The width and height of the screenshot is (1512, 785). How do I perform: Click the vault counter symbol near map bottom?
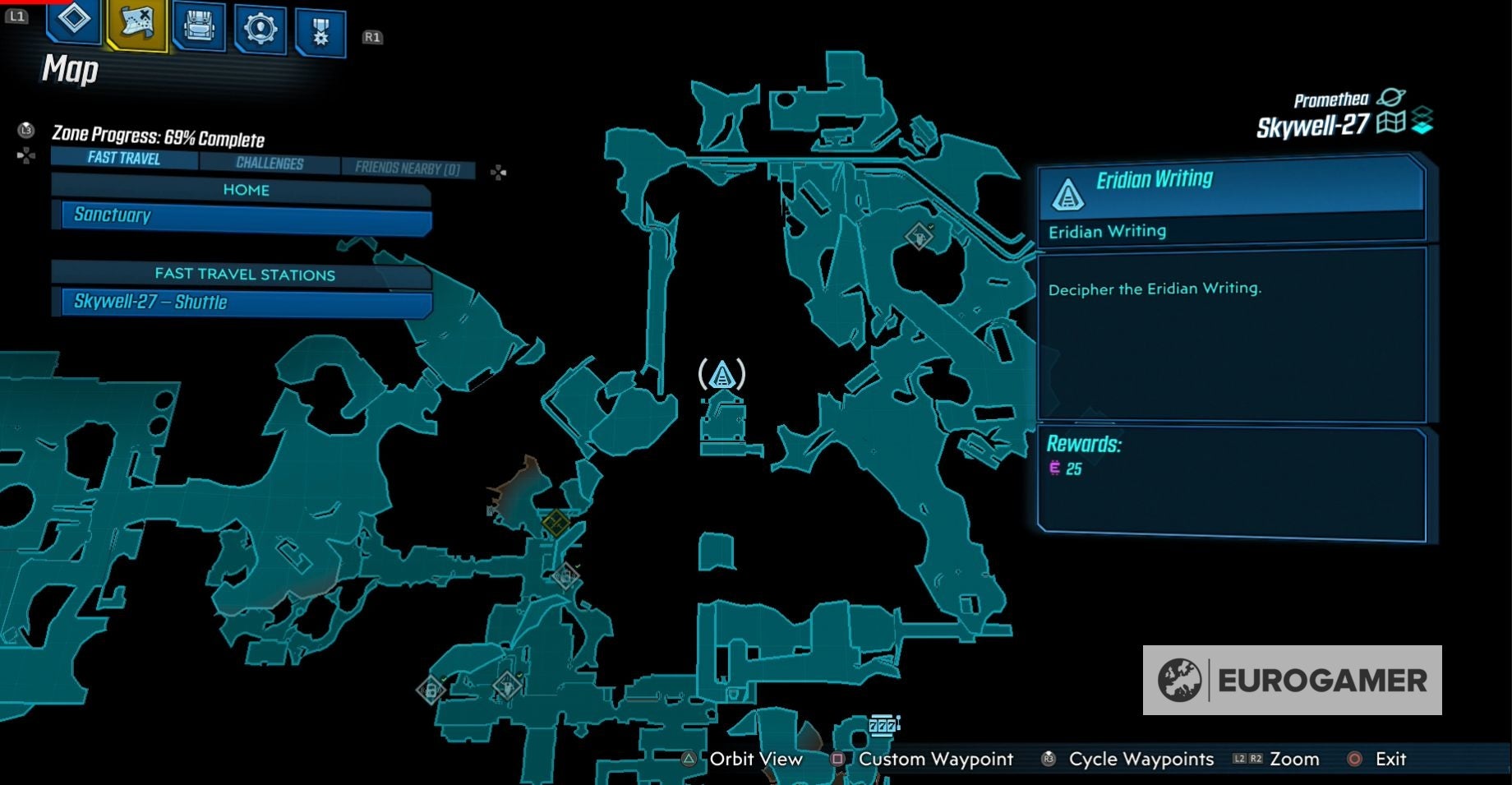pyautogui.click(x=882, y=725)
